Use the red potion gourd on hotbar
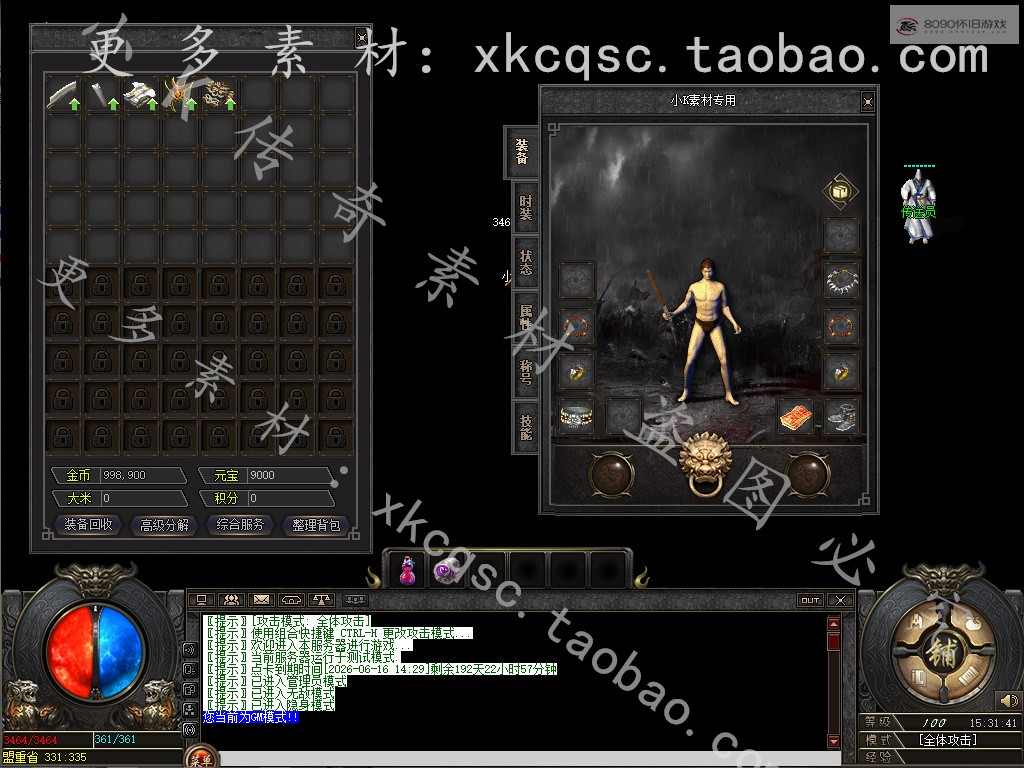 pos(407,571)
